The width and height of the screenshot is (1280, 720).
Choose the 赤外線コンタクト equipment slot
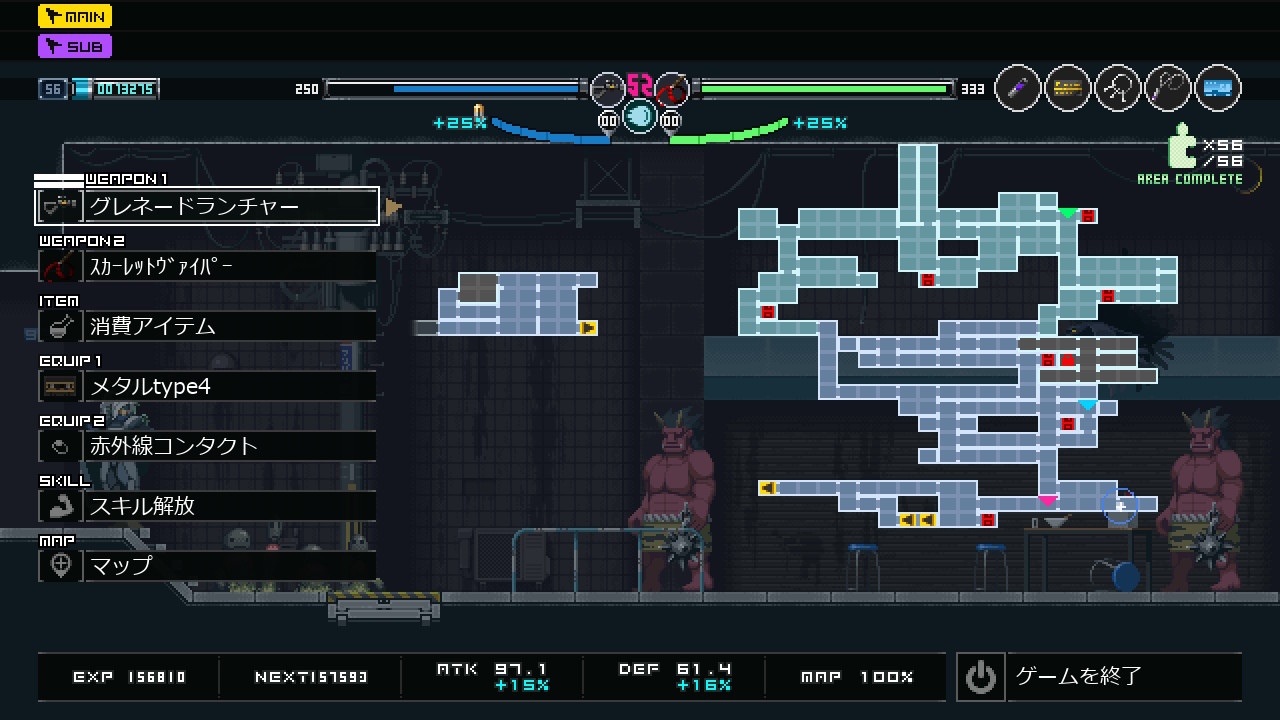coord(207,446)
